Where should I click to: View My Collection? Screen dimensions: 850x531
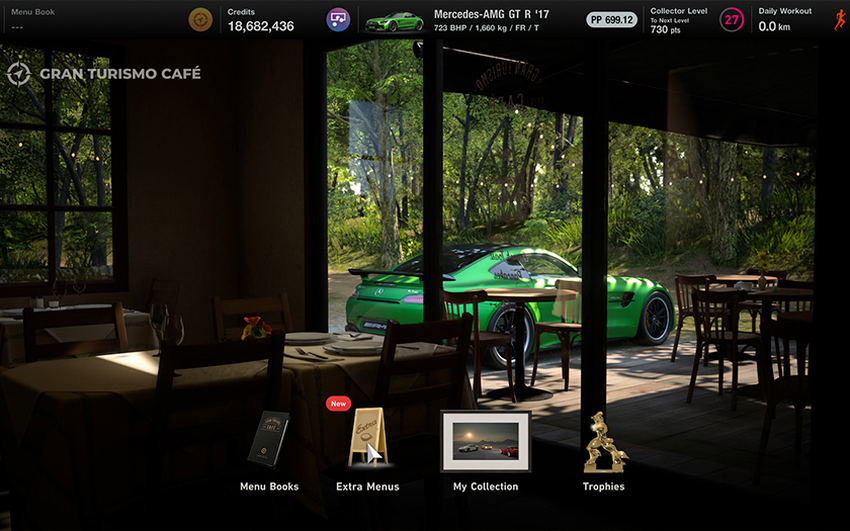coord(485,441)
